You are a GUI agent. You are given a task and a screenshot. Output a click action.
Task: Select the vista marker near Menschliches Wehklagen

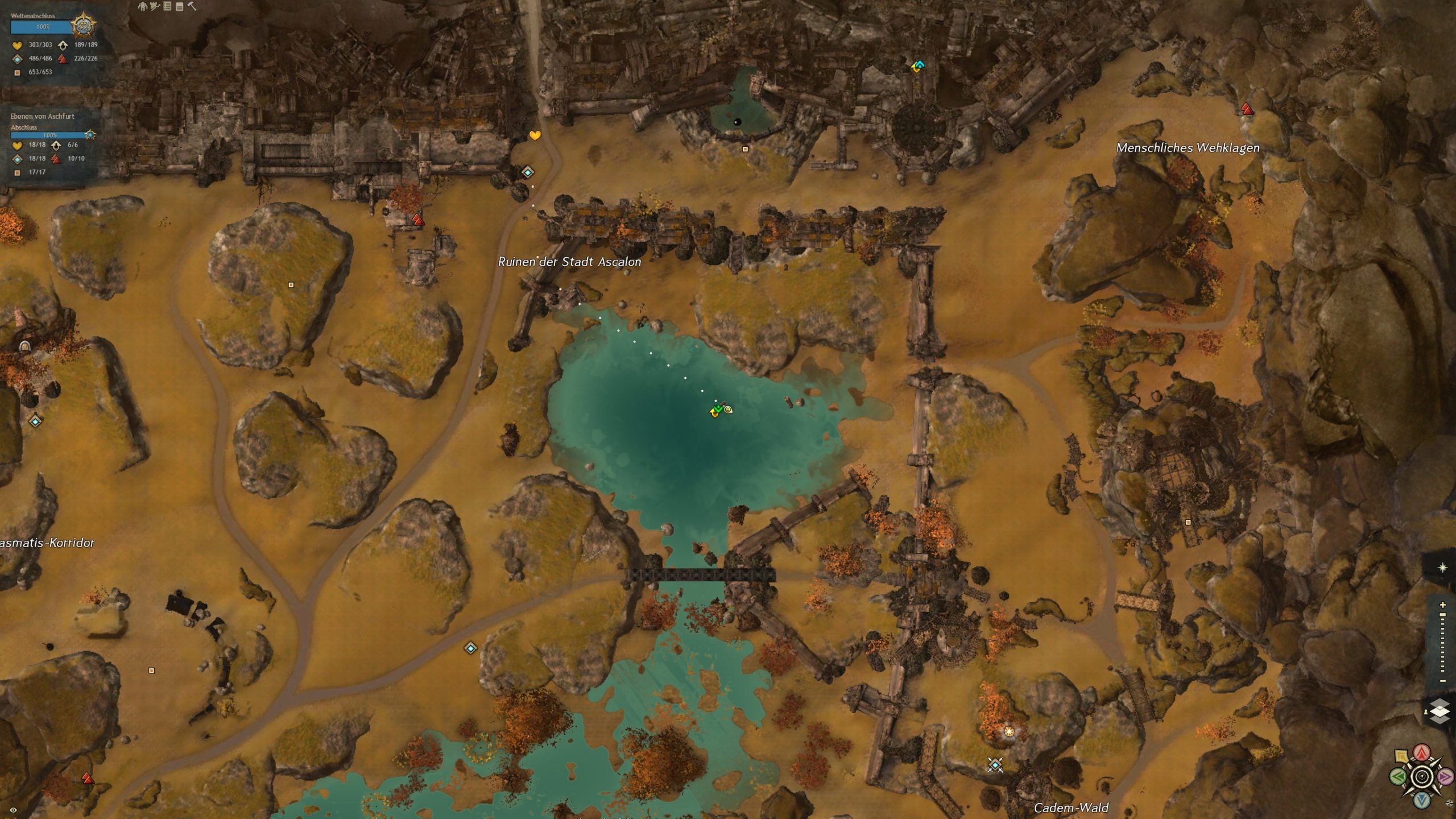(x=1247, y=109)
